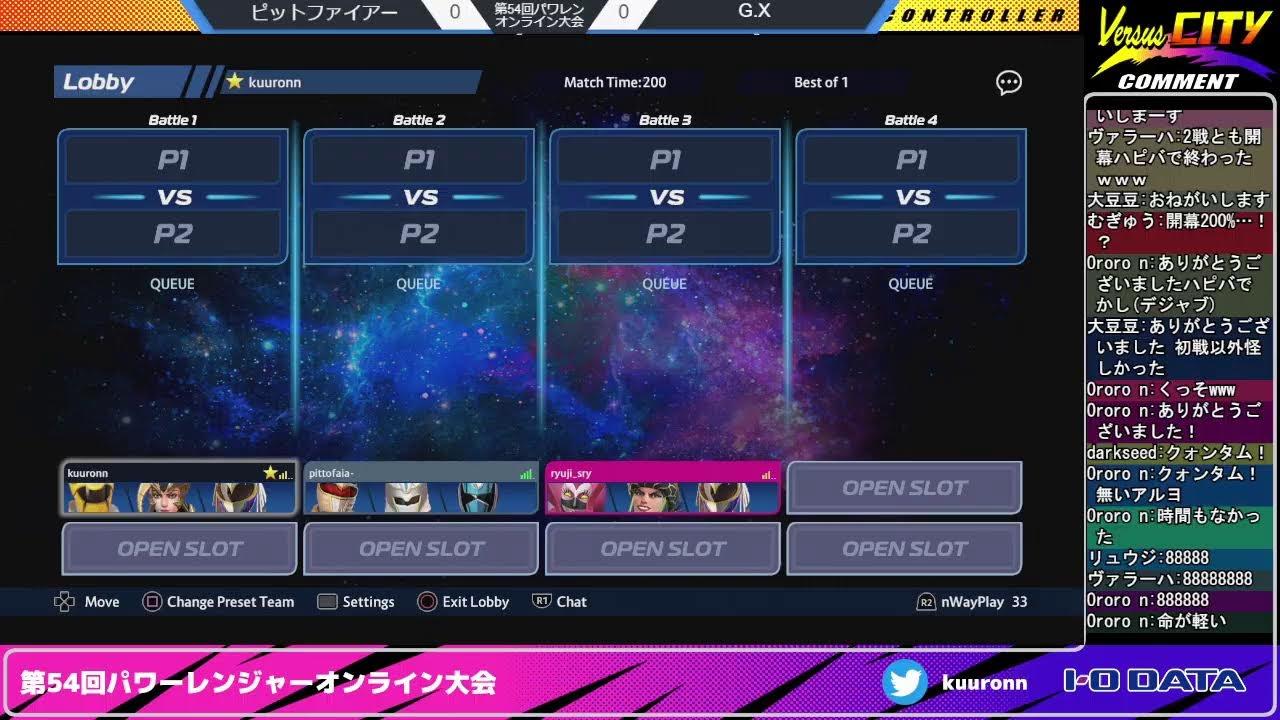Select the Battle 2 match panel
This screenshot has height=720, width=1280.
click(419, 197)
